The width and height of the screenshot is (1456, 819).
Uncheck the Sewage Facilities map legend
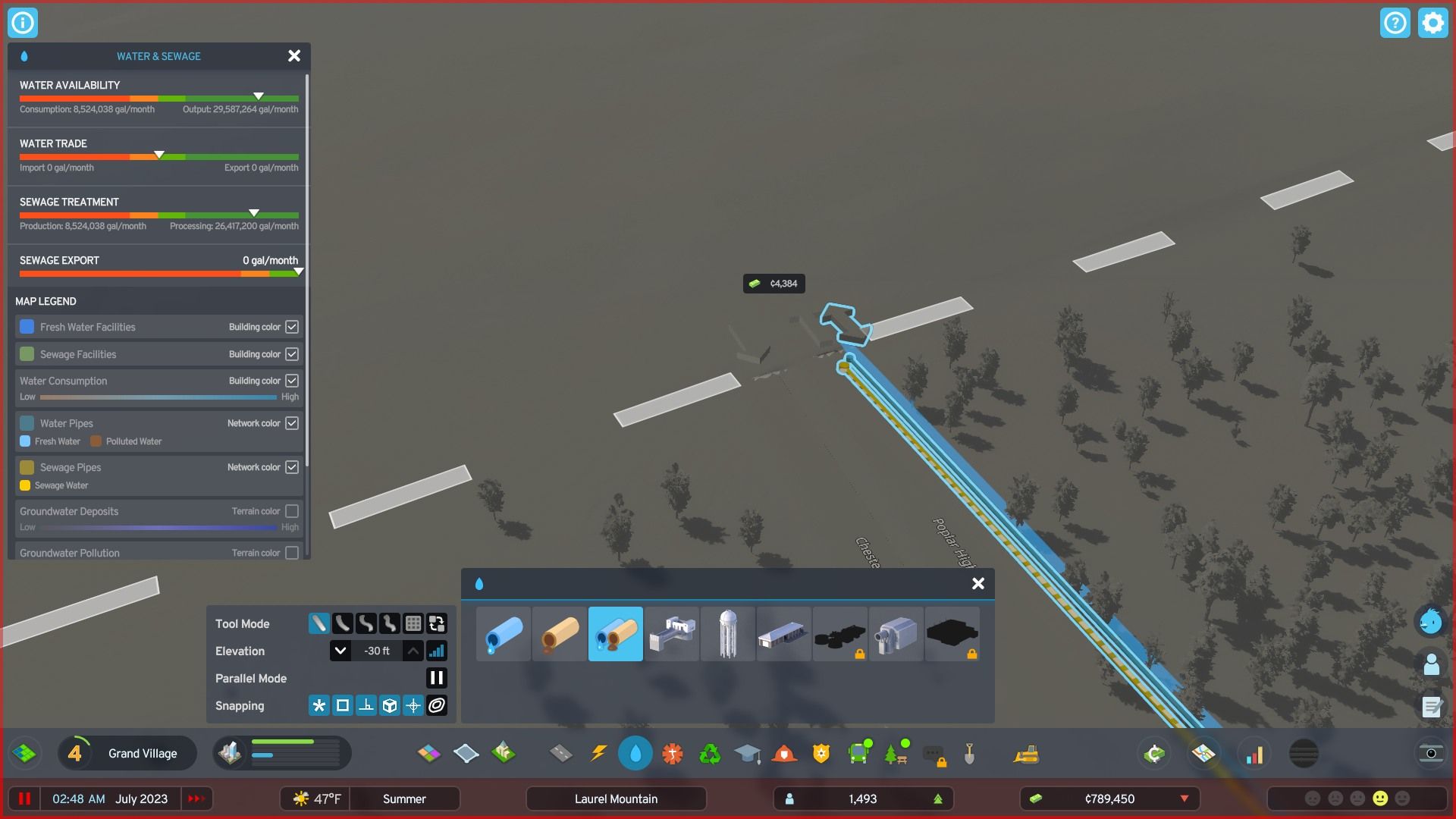[293, 353]
